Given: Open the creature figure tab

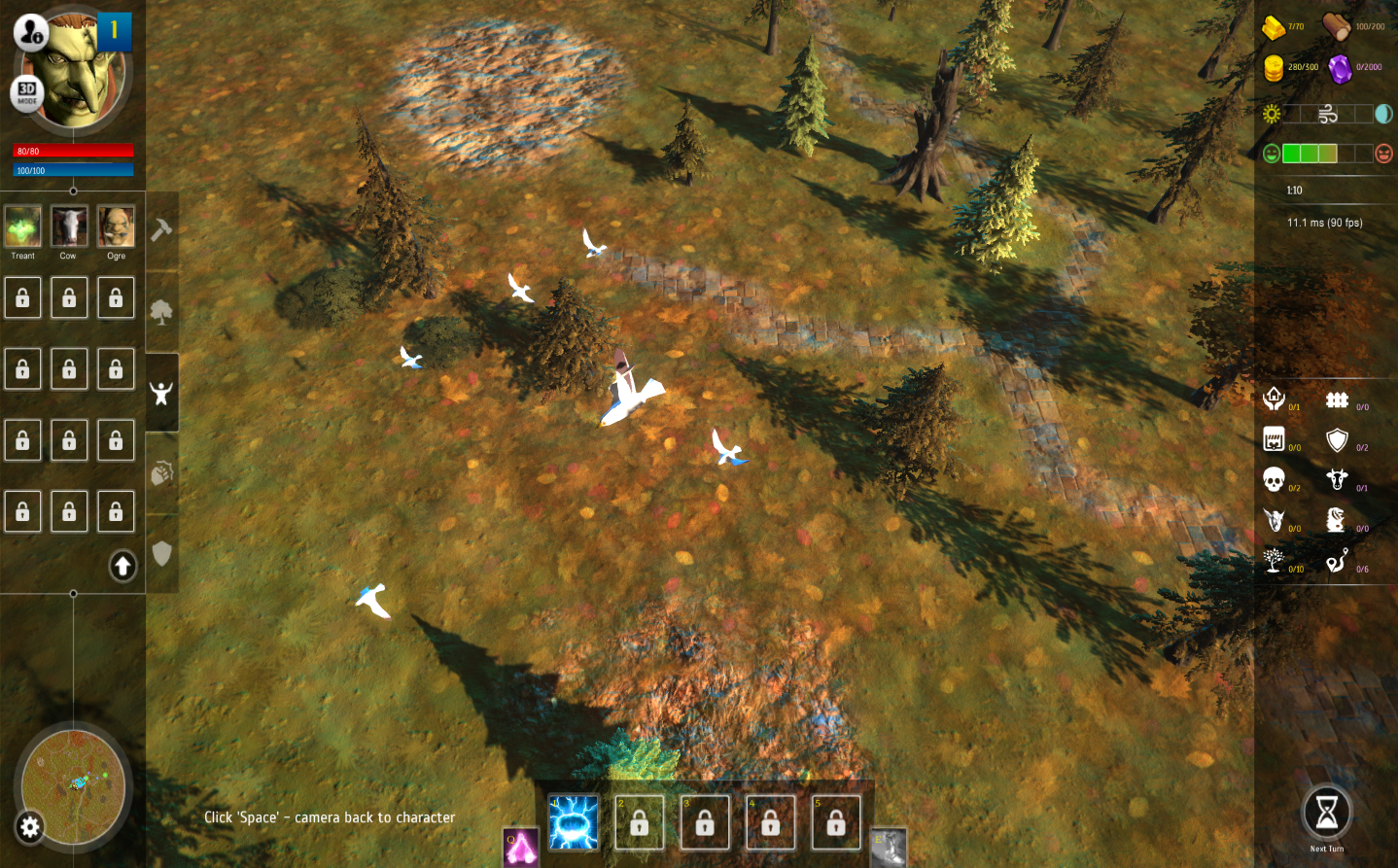Looking at the screenshot, I should click(x=161, y=393).
